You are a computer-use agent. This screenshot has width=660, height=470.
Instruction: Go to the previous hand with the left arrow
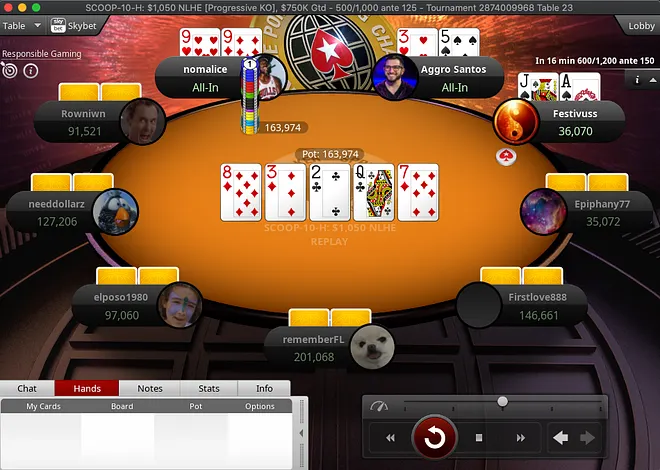point(561,438)
